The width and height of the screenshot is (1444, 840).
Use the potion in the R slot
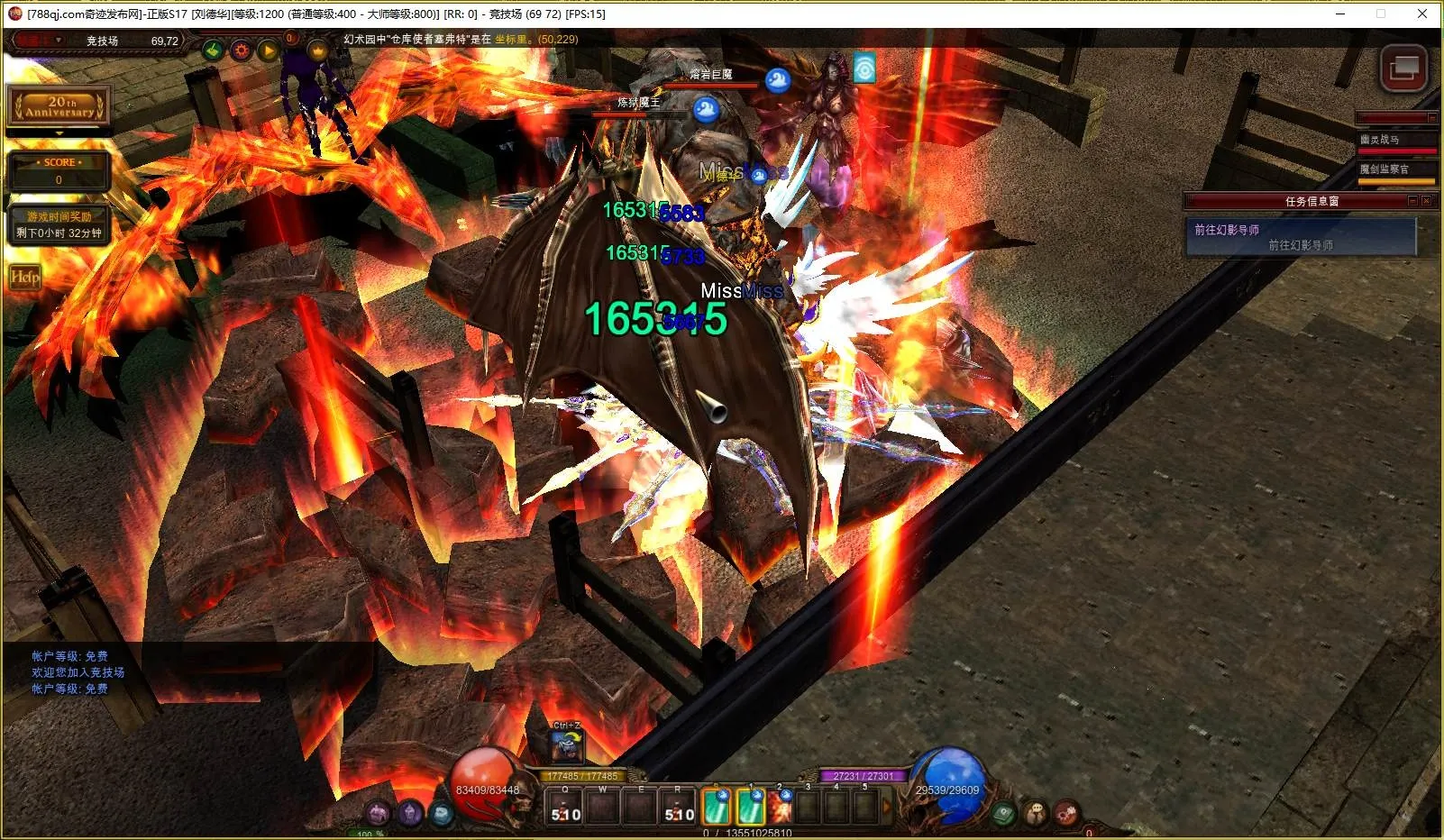click(679, 808)
